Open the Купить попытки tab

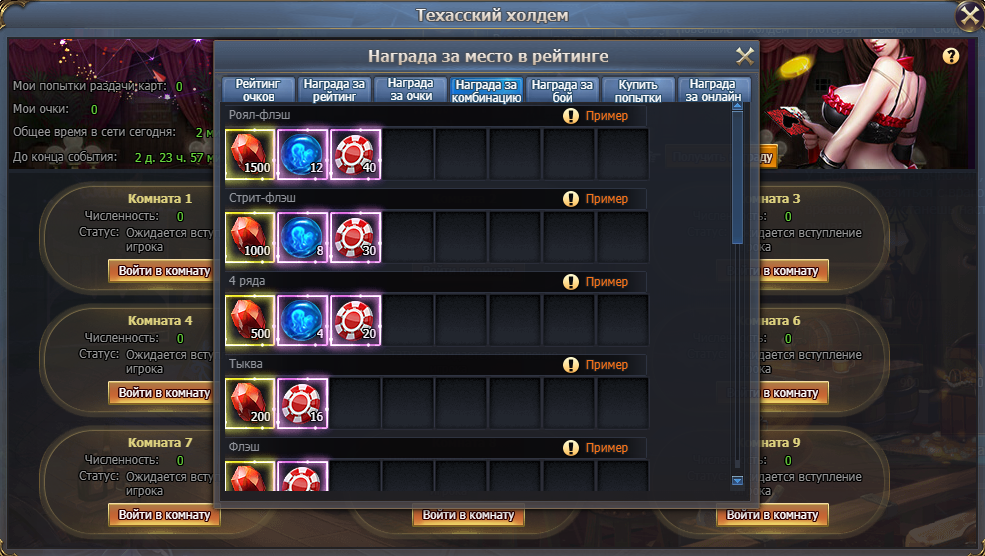pos(638,90)
